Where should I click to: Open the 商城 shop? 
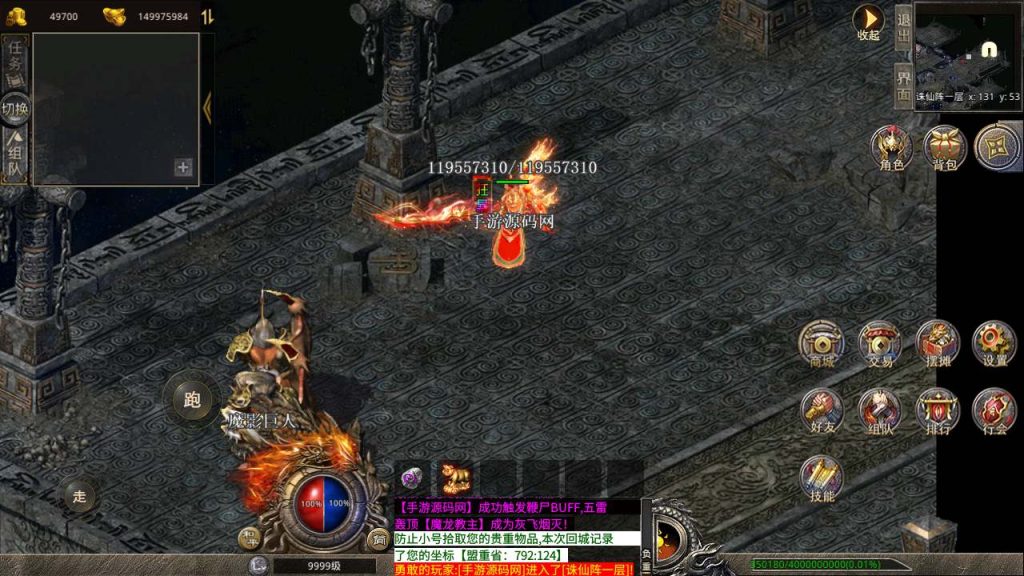[x=821, y=342]
